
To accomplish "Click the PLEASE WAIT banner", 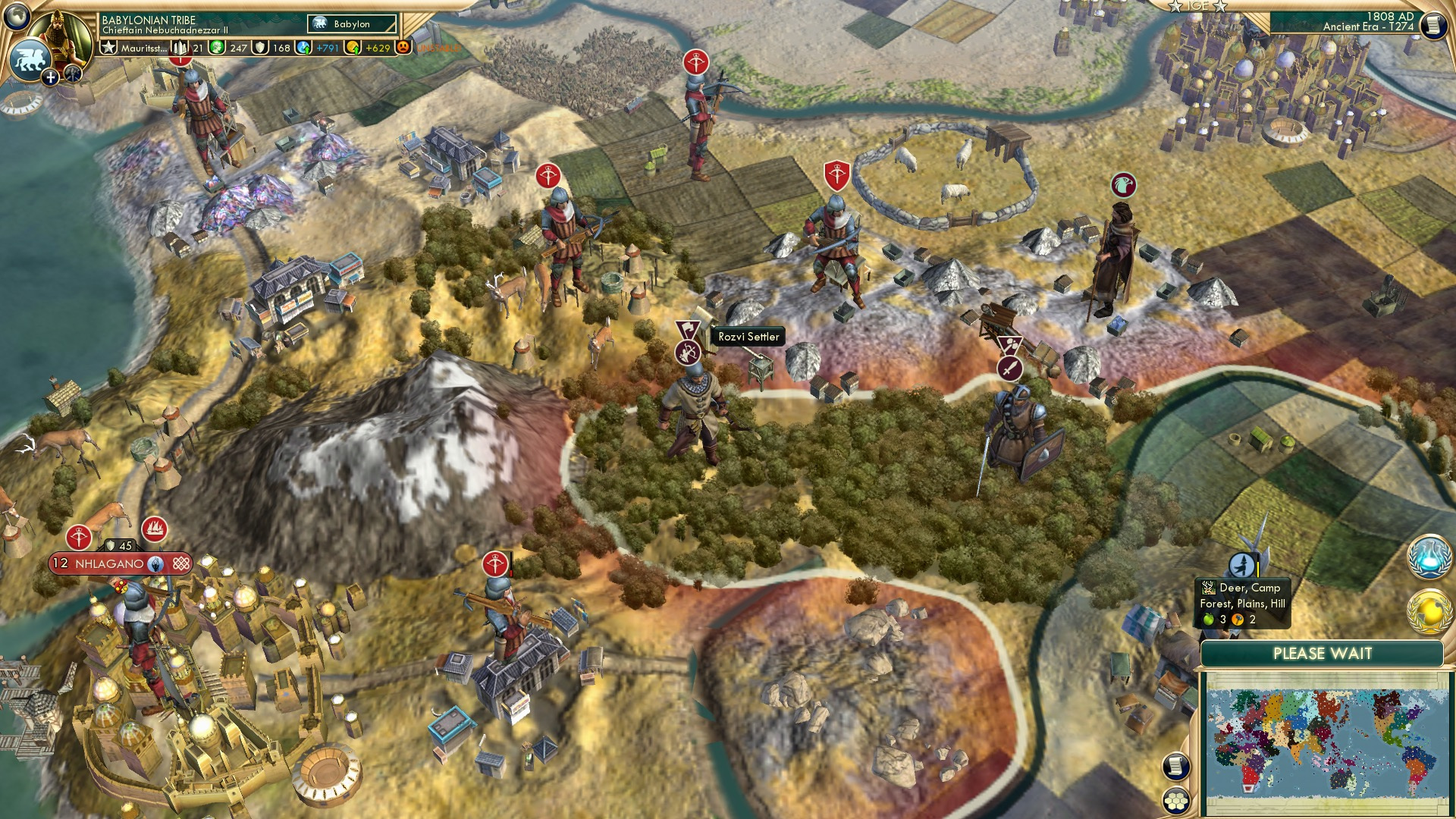I will coord(1322,652).
